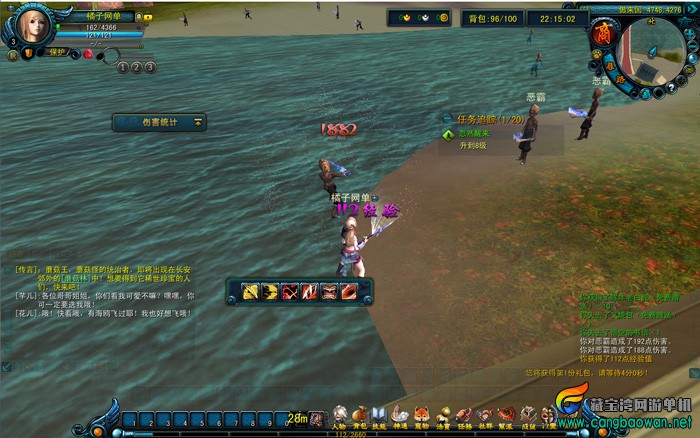Open the 人物 character menu
The width and height of the screenshot is (700, 438).
click(341, 415)
